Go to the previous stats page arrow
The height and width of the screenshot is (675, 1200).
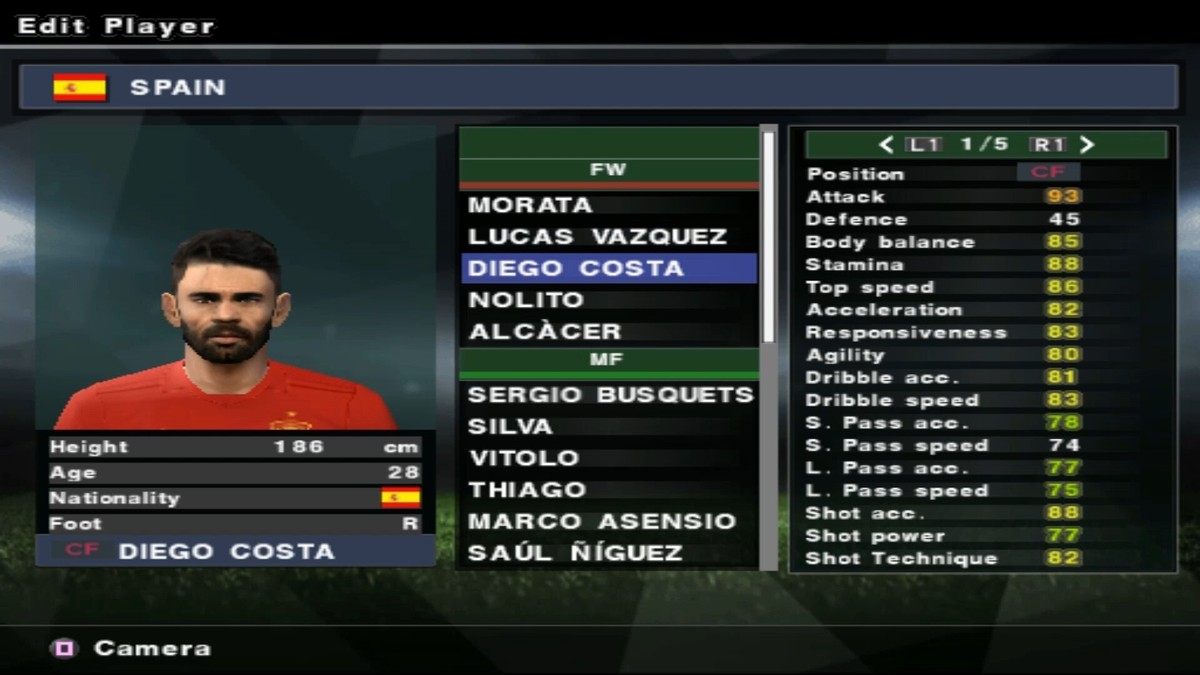point(886,145)
